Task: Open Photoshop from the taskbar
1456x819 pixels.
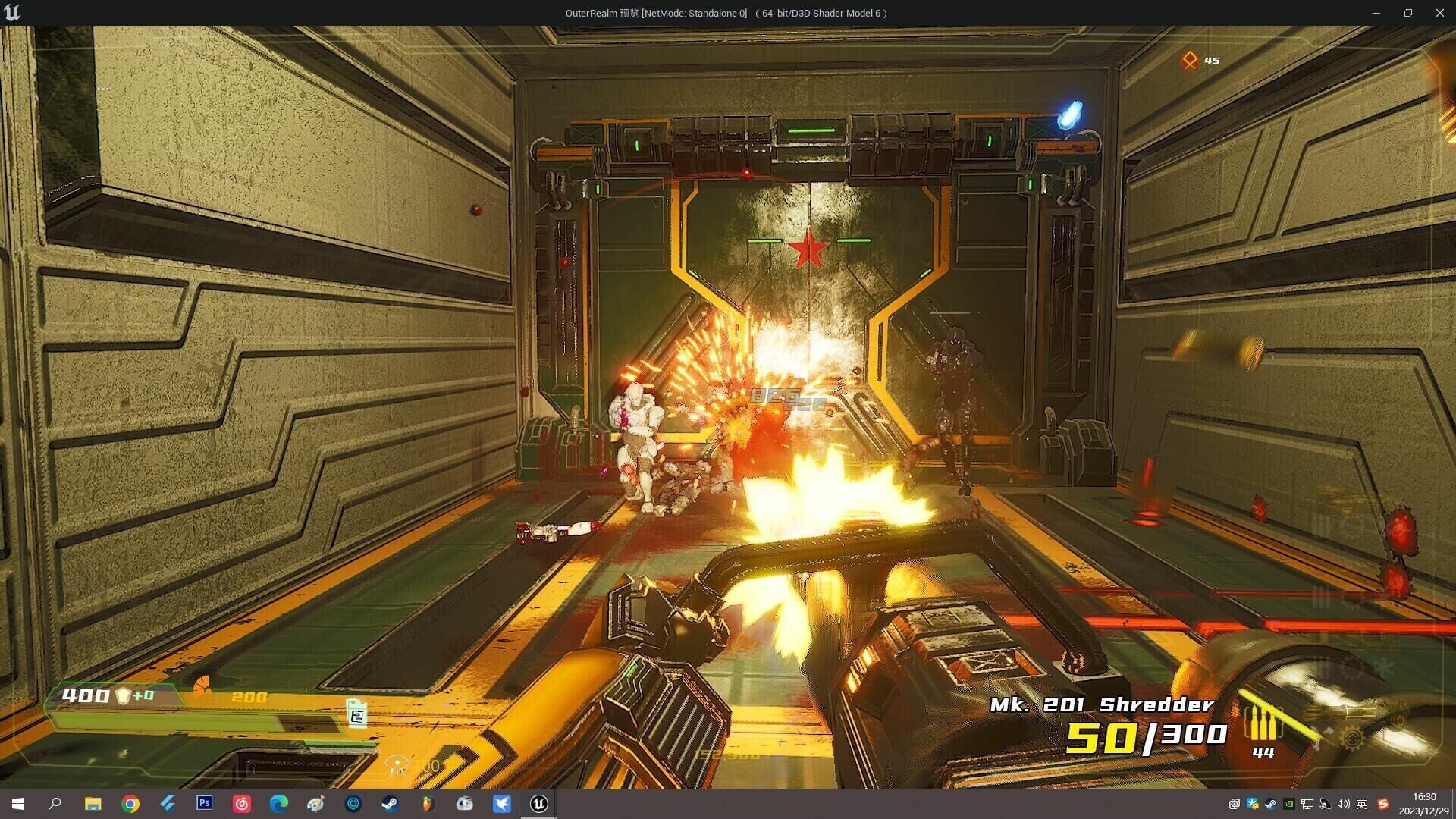Action: pyautogui.click(x=204, y=804)
